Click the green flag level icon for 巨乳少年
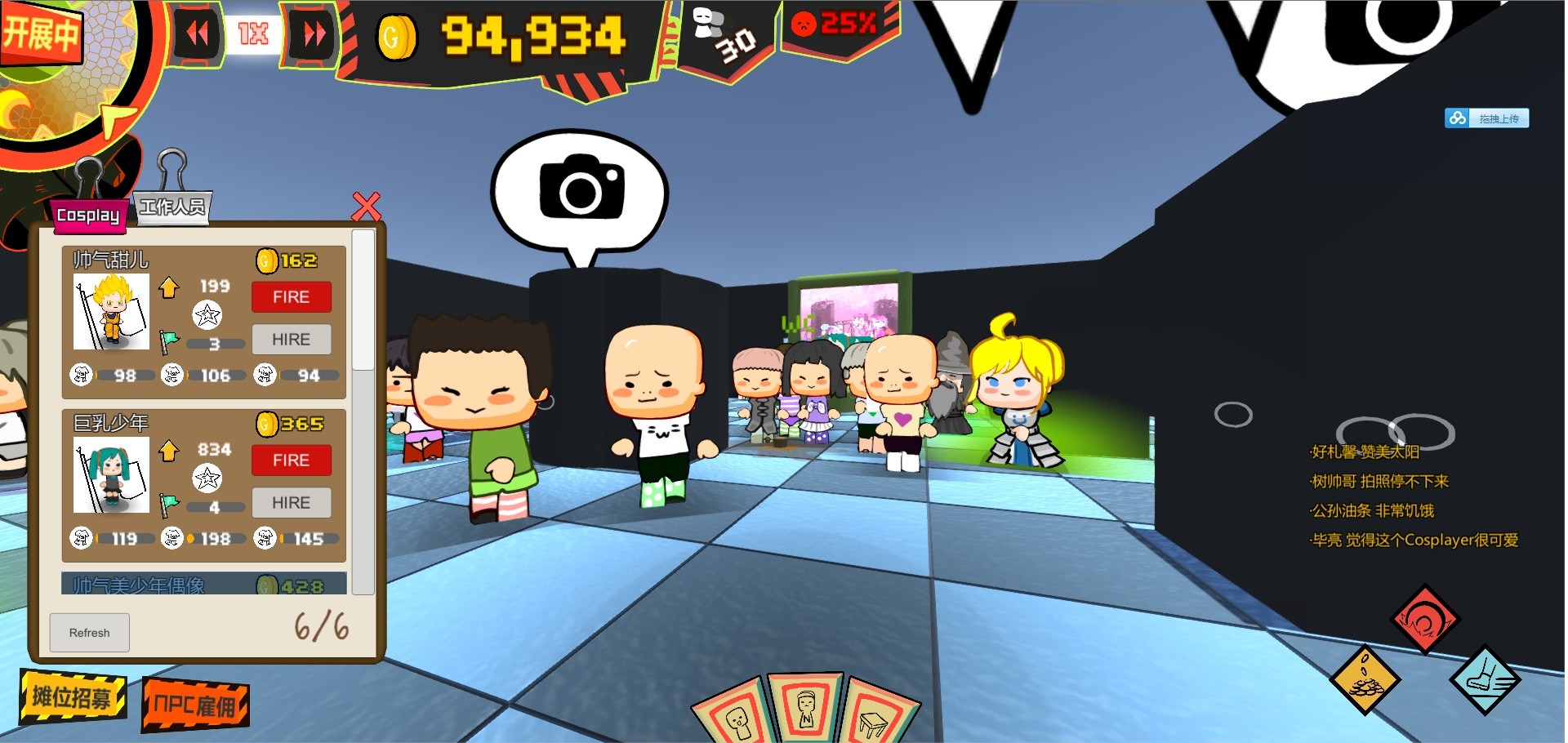Screen dimensions: 1568x743 click(x=169, y=500)
